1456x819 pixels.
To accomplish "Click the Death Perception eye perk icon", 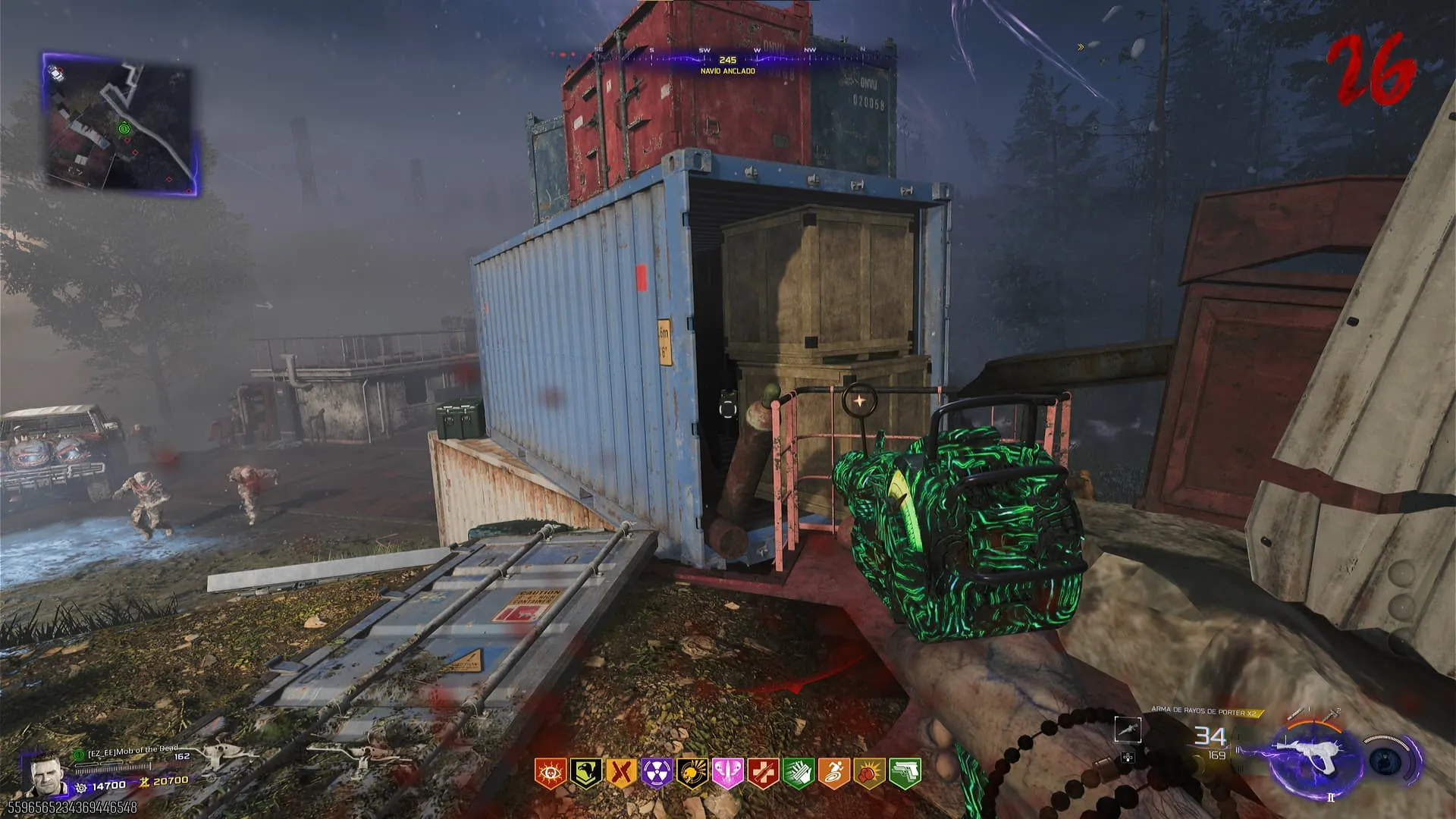I will pos(549,773).
